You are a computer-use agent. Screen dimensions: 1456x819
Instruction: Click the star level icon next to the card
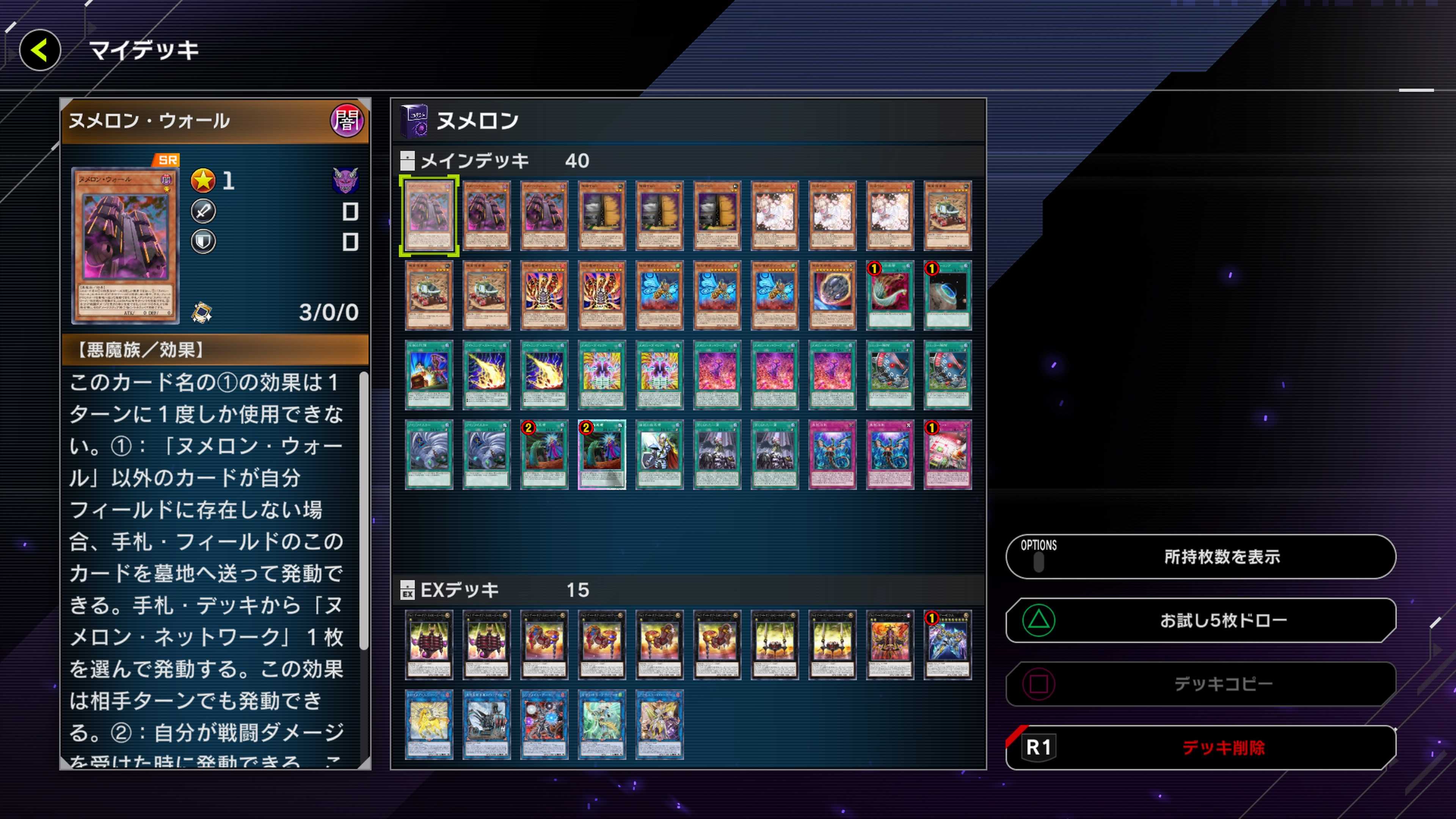(x=204, y=181)
